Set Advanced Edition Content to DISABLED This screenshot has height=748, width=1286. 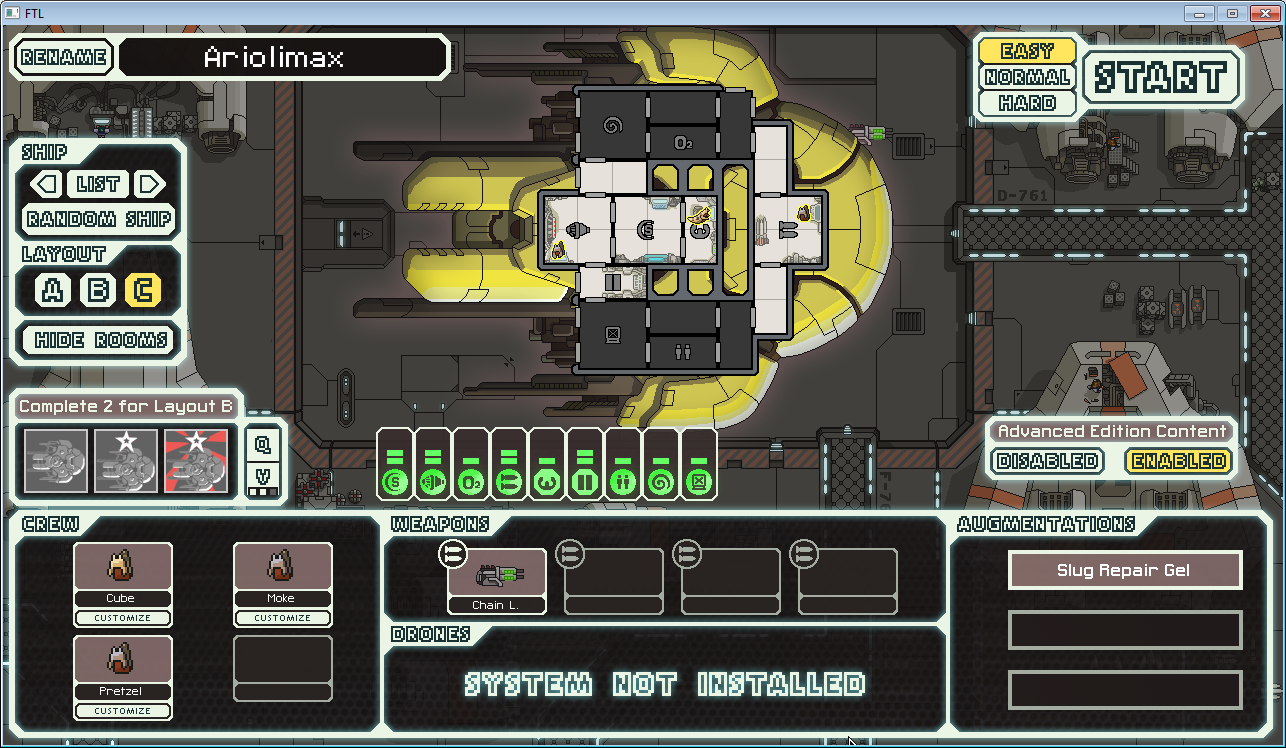pyautogui.click(x=1048, y=461)
